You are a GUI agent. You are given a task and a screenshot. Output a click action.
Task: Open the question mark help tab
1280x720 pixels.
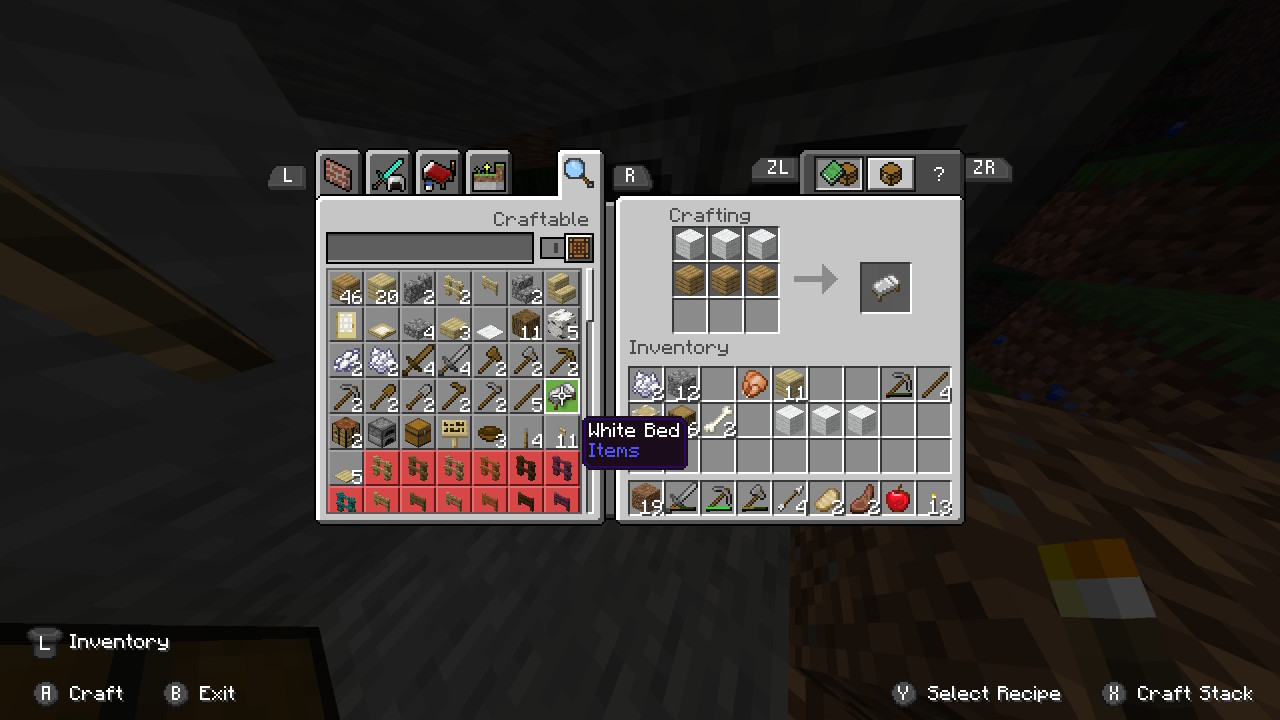938,174
